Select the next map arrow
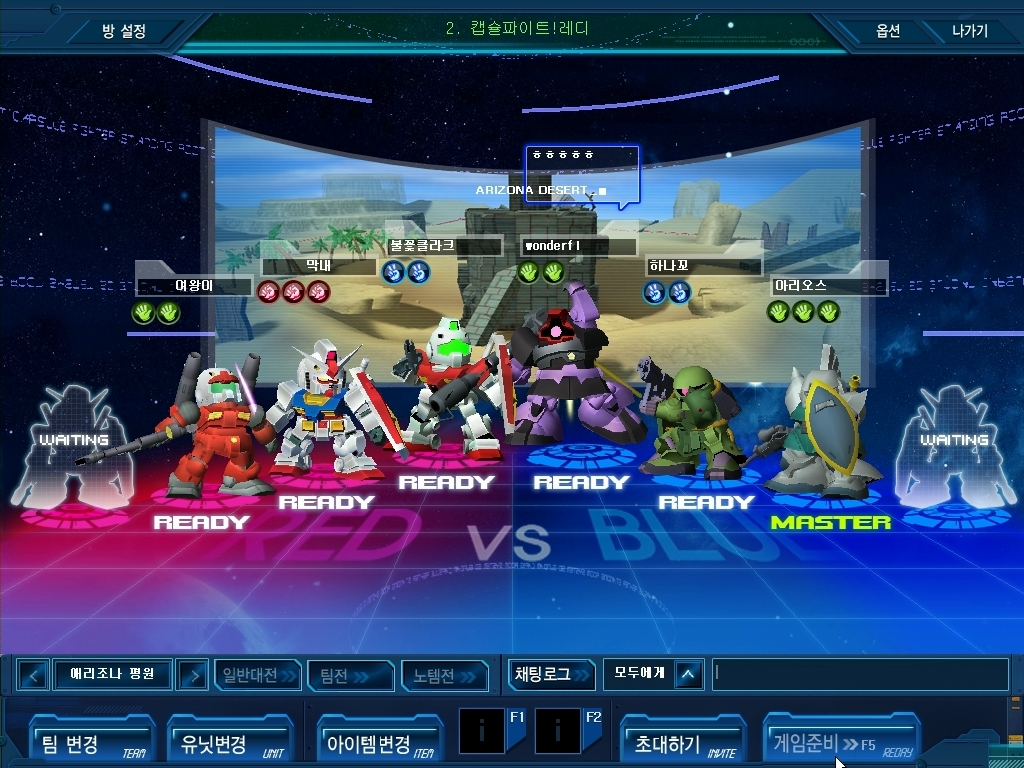The width and height of the screenshot is (1024, 768). pyautogui.click(x=192, y=676)
